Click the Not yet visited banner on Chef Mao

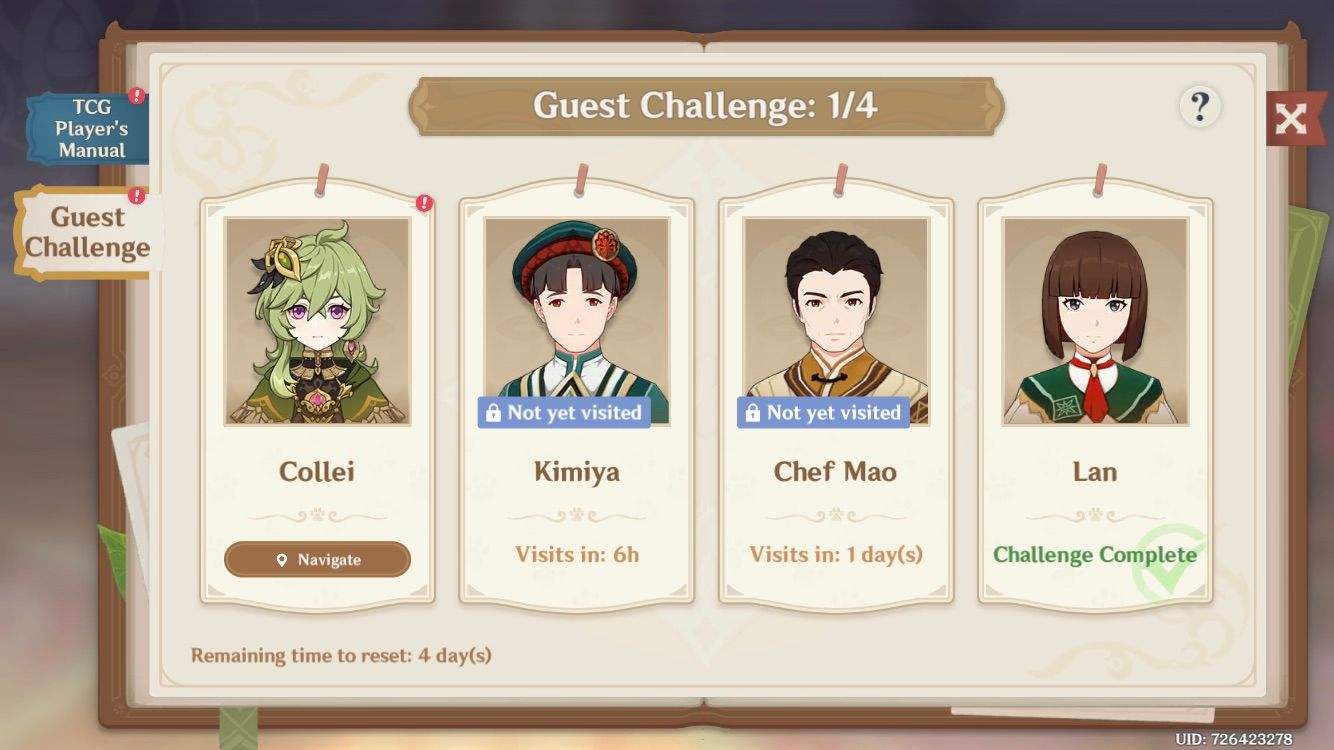click(x=824, y=412)
